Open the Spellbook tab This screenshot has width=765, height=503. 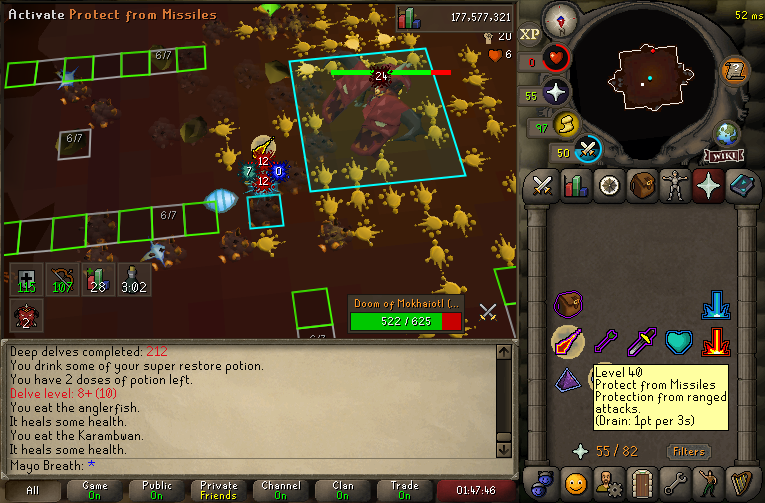[740, 186]
